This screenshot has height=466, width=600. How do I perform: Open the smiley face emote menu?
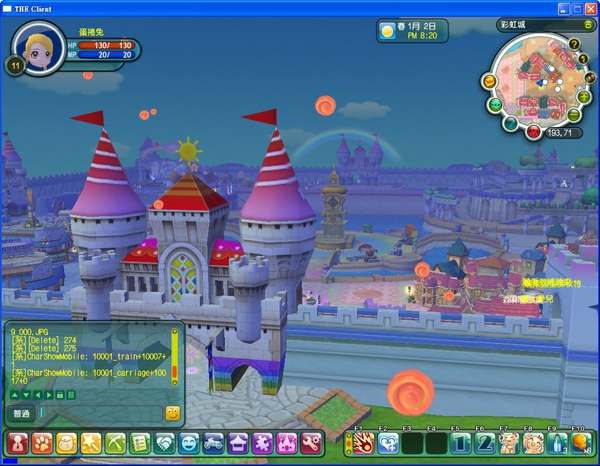(x=189, y=441)
